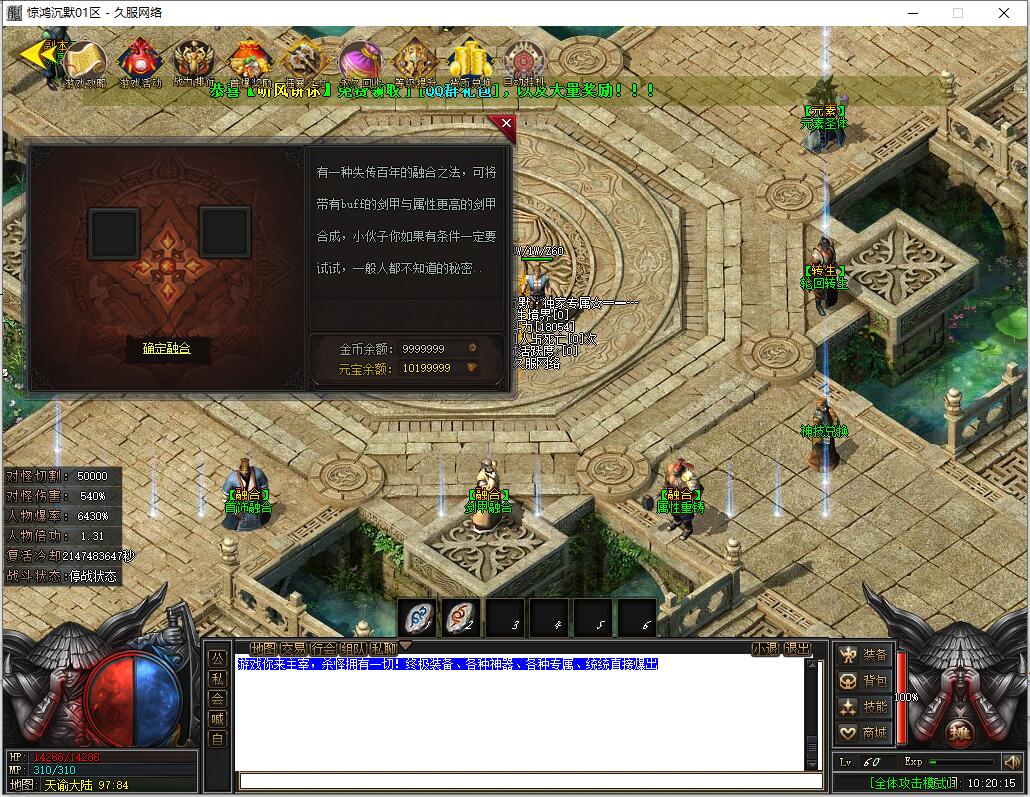Close the game window
Viewport: 1030px width, 797px height.
click(1004, 13)
